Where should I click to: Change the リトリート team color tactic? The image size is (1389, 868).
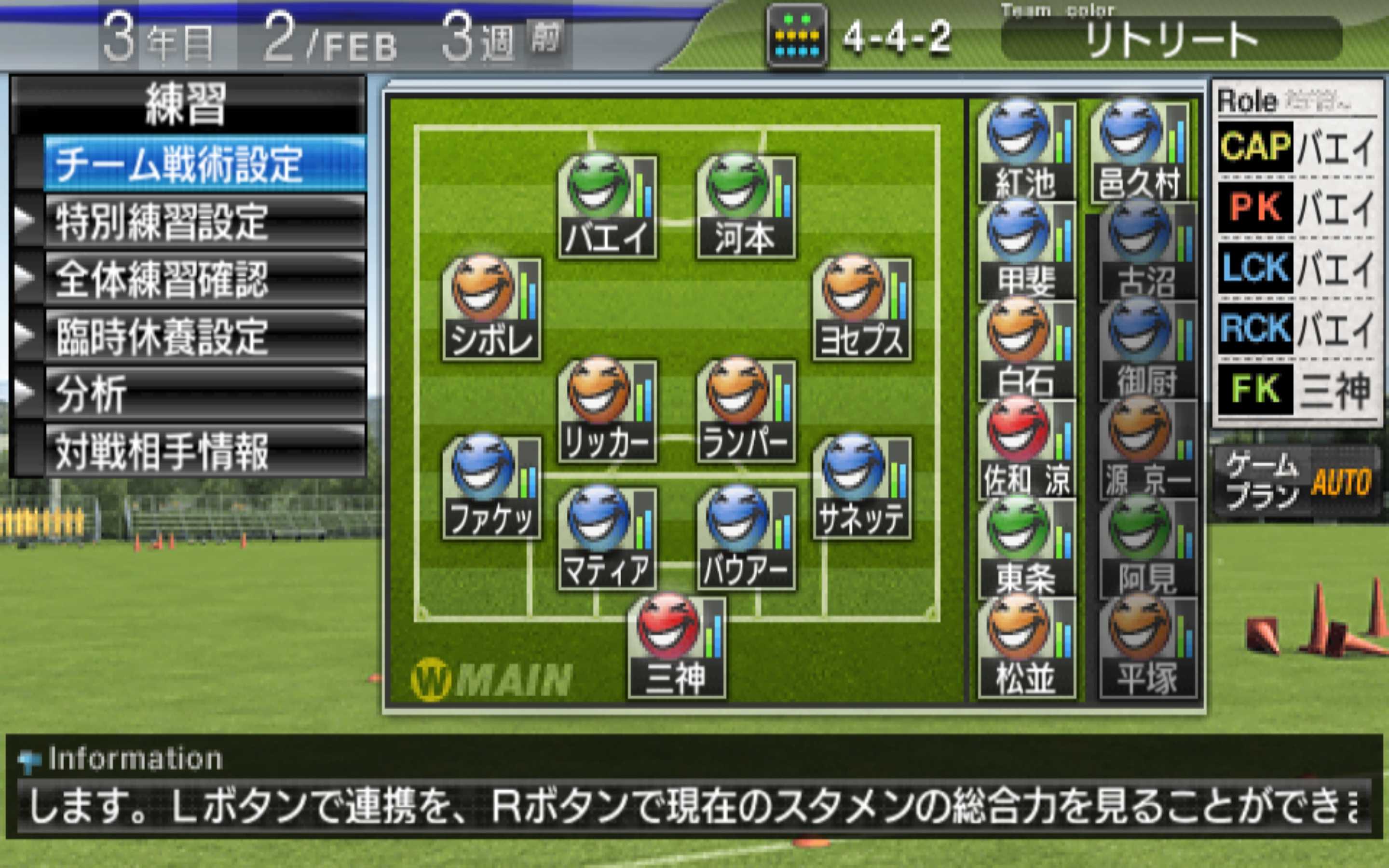[1171, 39]
